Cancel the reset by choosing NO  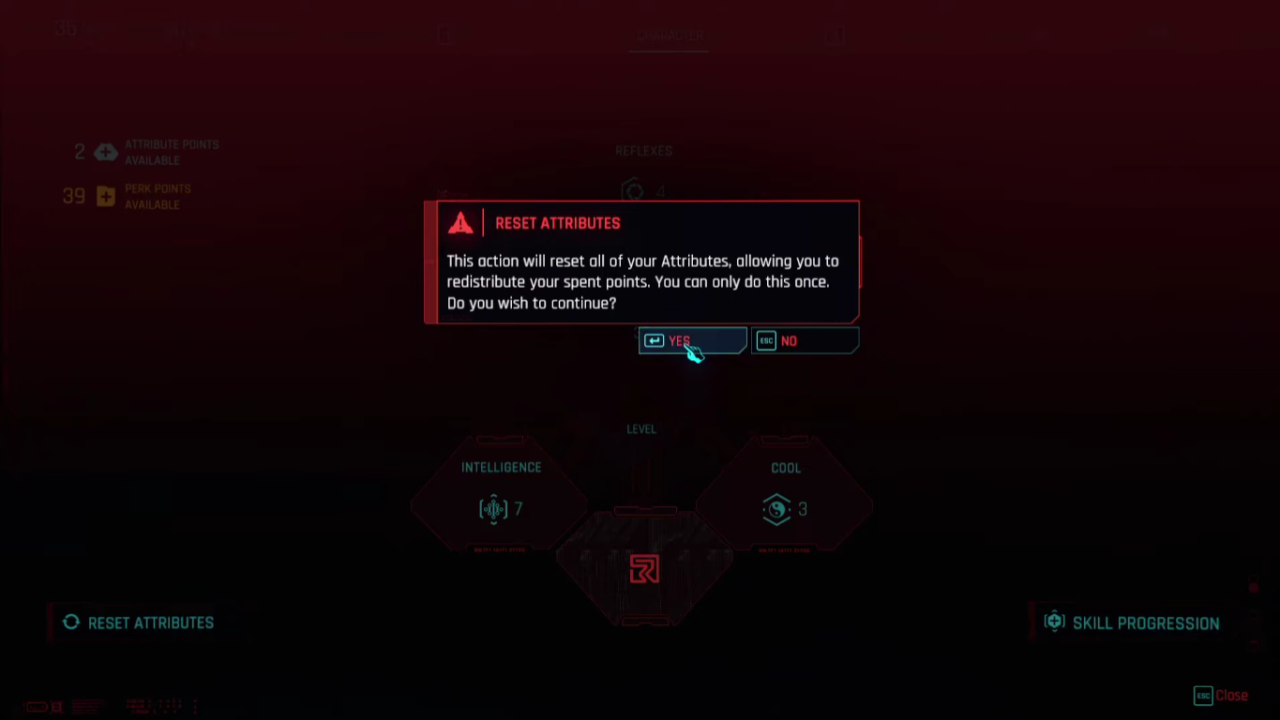[x=805, y=341]
